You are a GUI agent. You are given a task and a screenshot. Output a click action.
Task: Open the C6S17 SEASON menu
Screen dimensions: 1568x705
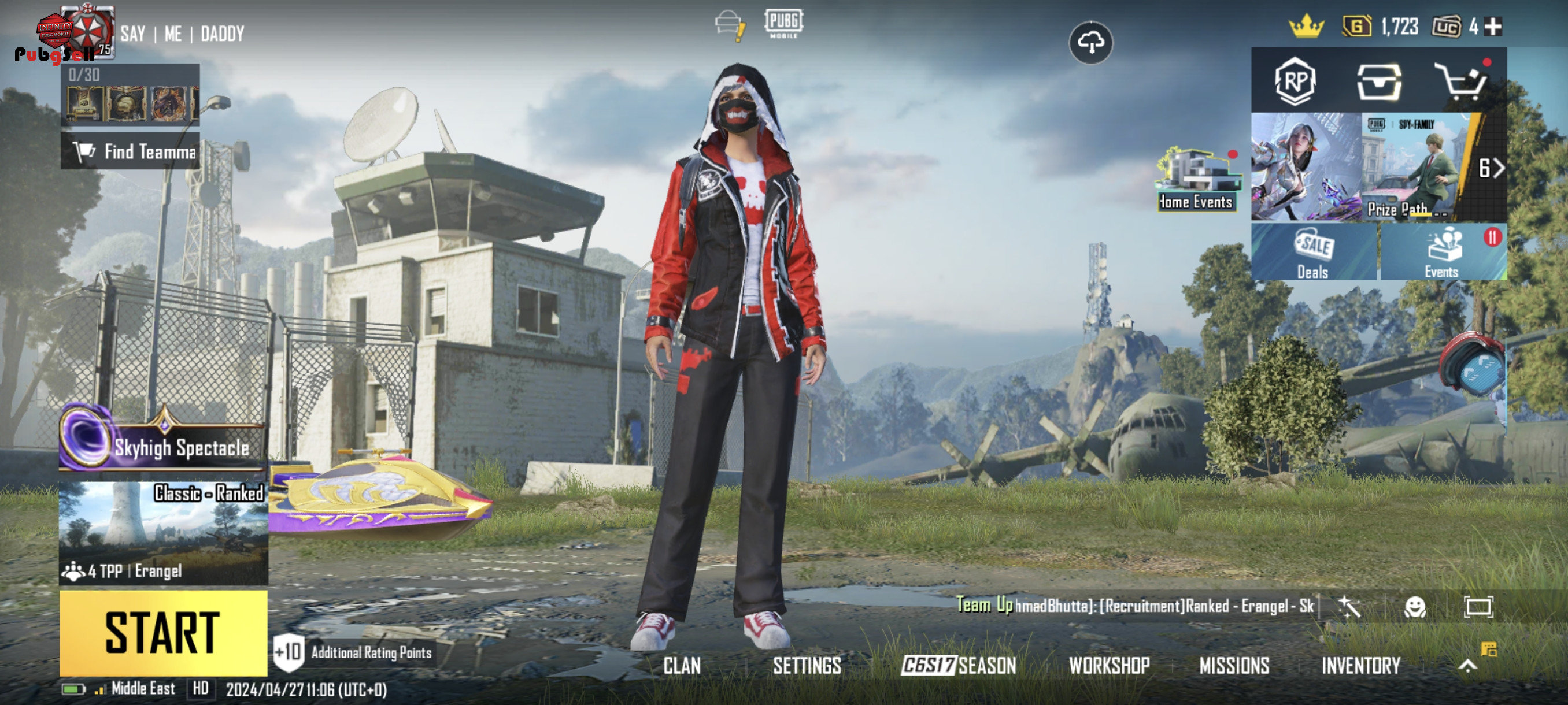[x=959, y=666]
